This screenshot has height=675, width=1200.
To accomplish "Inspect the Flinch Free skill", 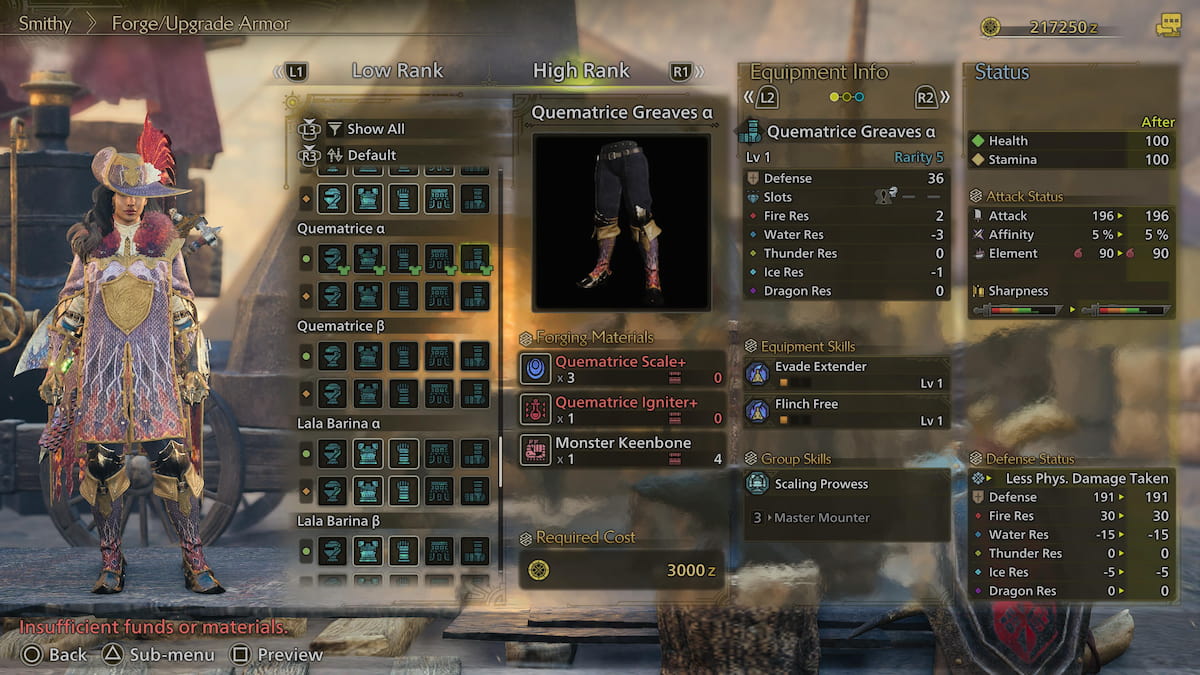I will coord(846,411).
